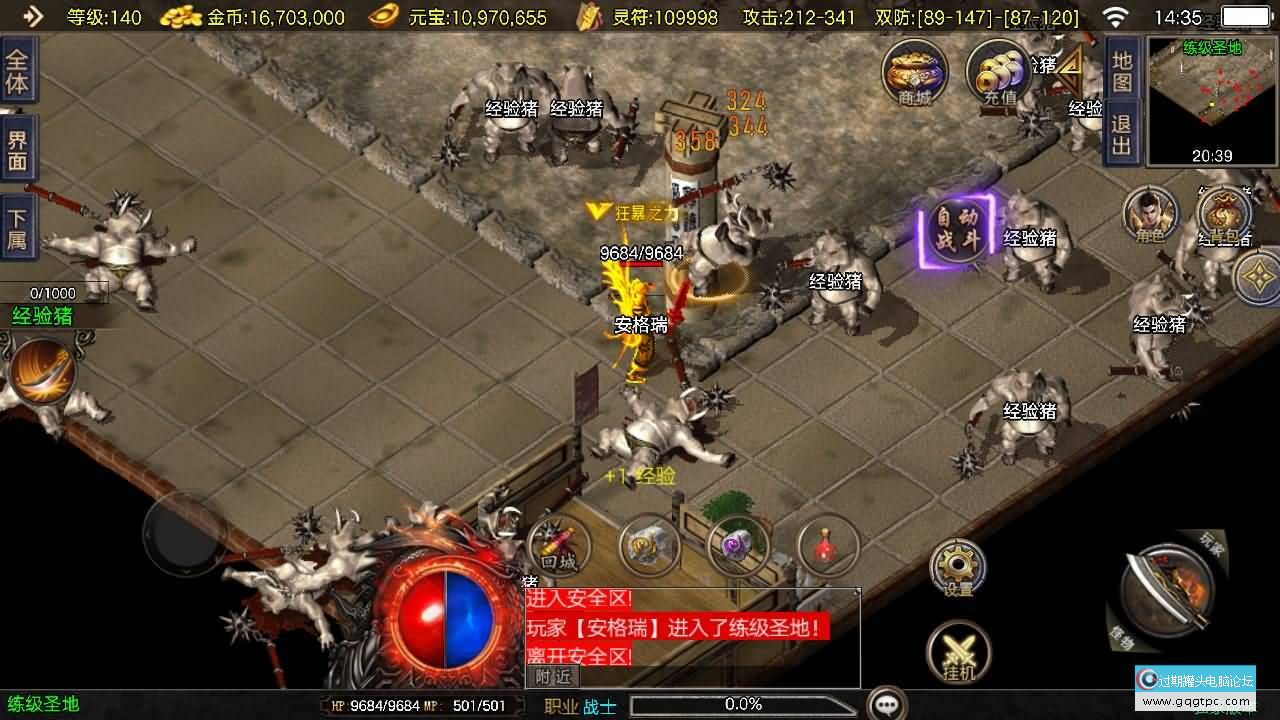This screenshot has height=720, width=1280.
Task: Activate the 挂机 auto-play button
Action: [x=957, y=653]
